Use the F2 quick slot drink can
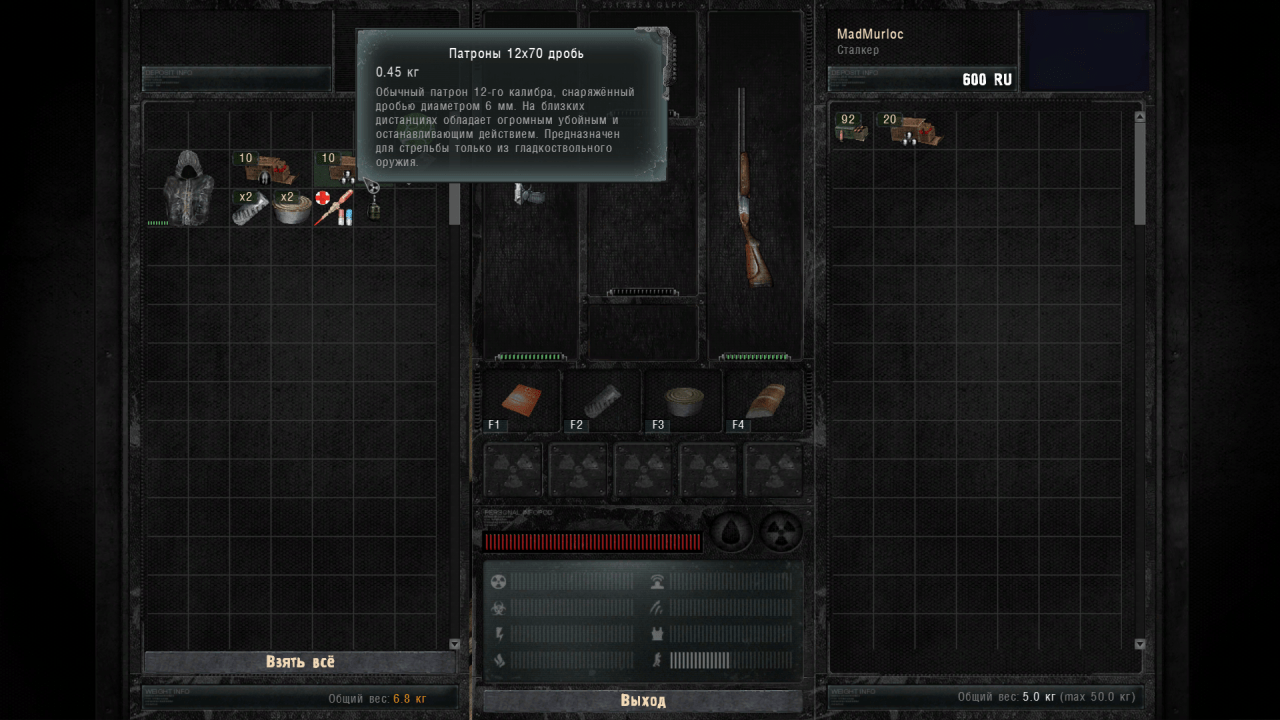Image resolution: width=1280 pixels, height=720 pixels. (601, 400)
